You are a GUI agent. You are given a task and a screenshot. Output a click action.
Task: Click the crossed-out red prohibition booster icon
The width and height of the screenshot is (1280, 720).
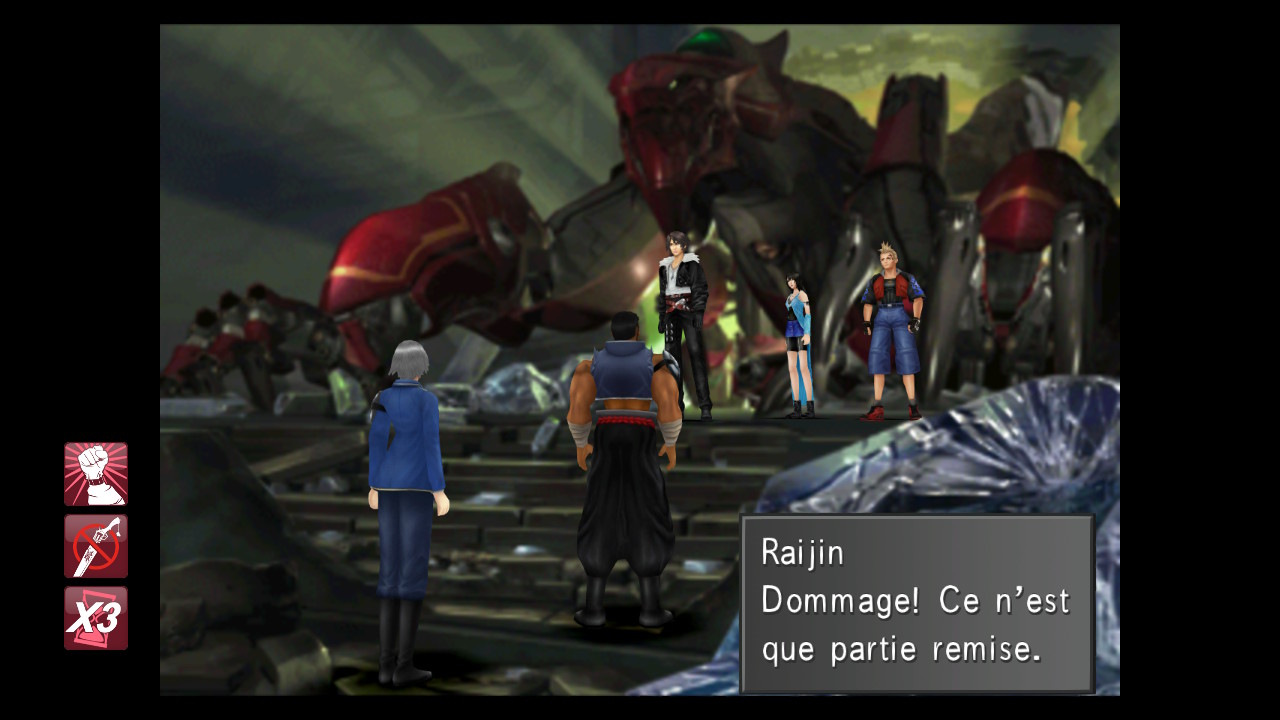pyautogui.click(x=96, y=547)
